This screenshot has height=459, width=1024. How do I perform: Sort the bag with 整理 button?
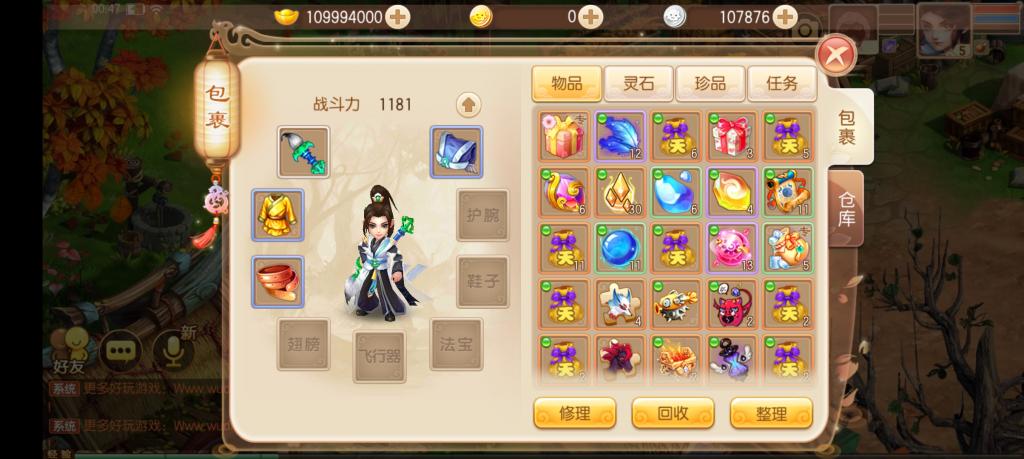click(771, 413)
